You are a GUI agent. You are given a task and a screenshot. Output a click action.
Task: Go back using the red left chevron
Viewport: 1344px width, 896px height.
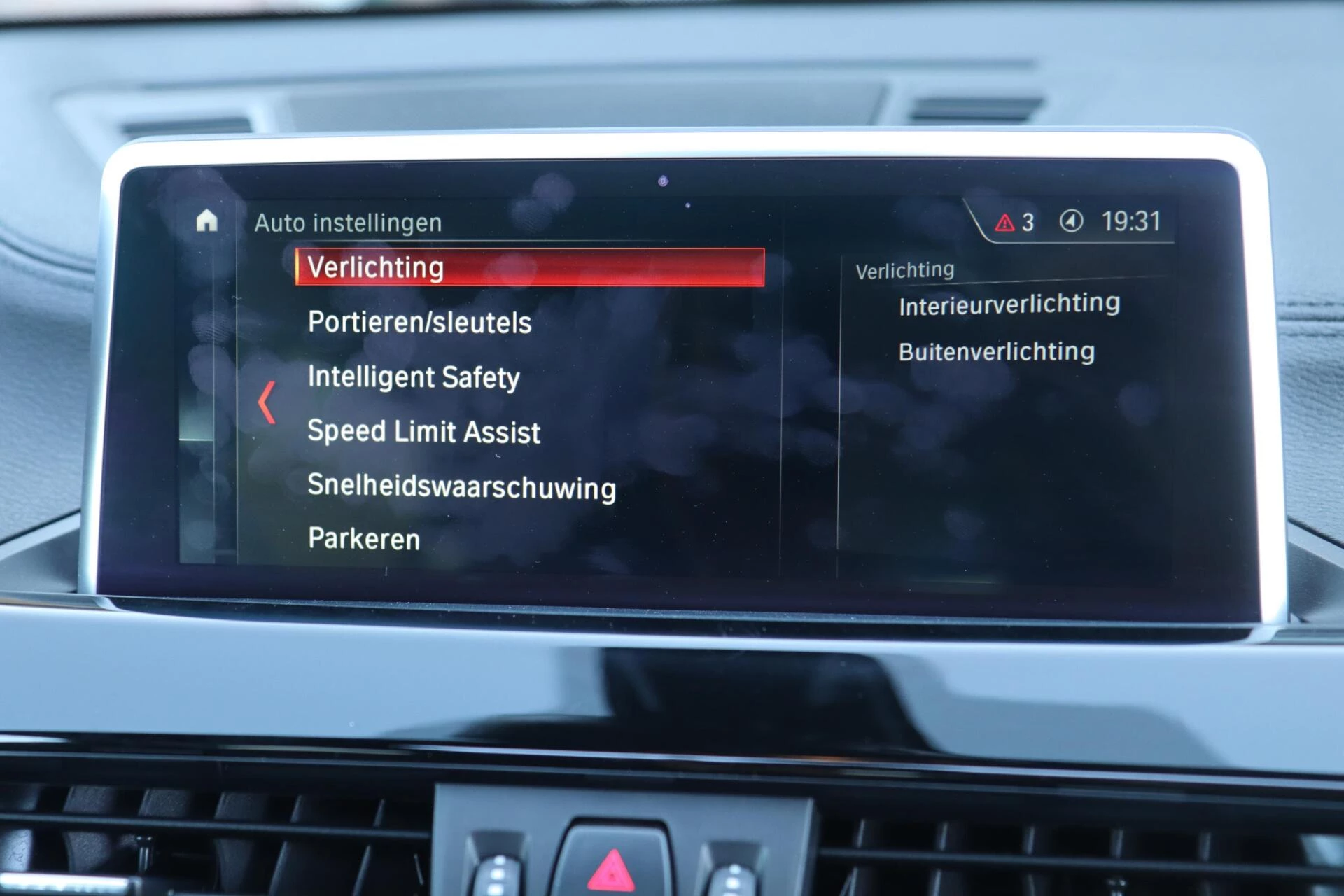click(x=267, y=401)
